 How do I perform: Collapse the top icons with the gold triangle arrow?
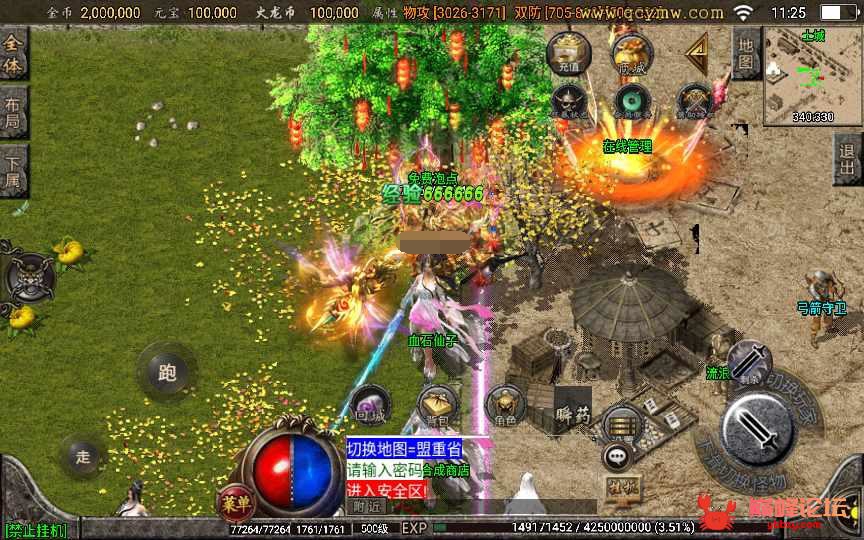[x=697, y=52]
